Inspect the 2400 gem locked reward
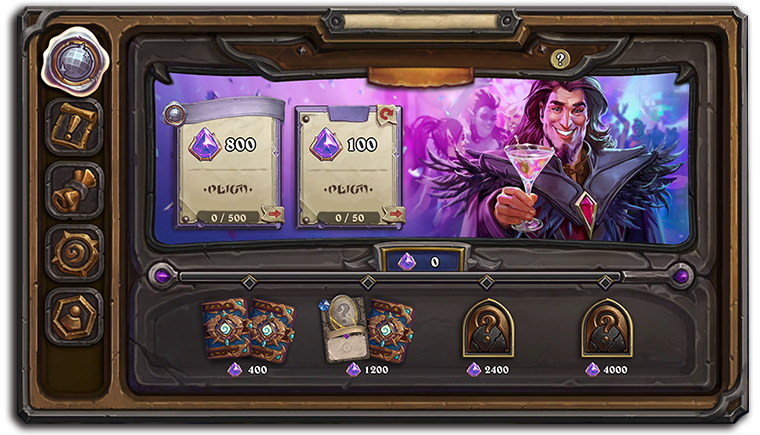 pyautogui.click(x=487, y=328)
